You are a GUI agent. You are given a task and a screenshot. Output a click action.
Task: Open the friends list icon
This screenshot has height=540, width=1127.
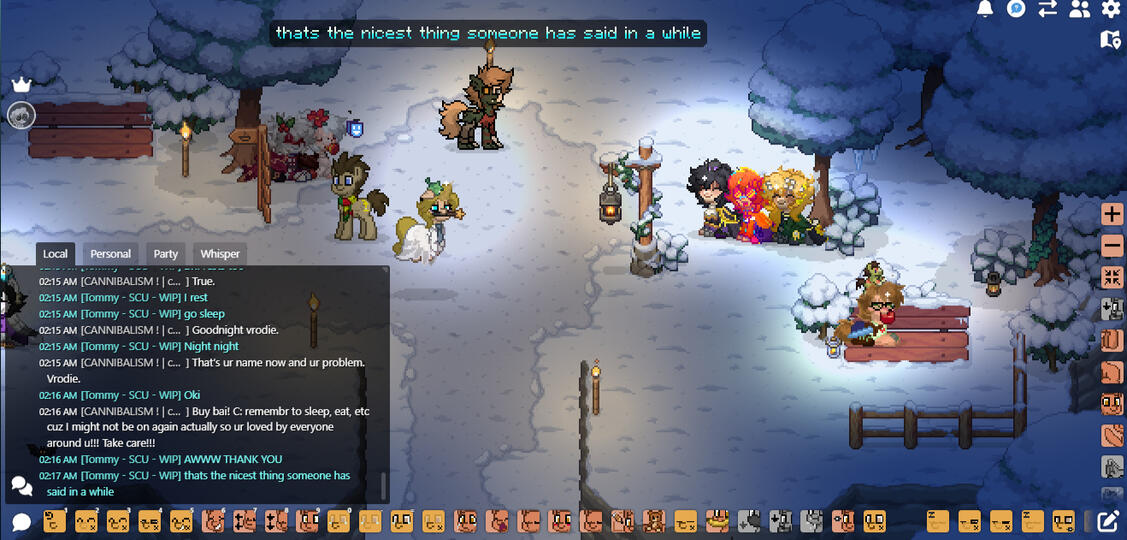[1079, 9]
